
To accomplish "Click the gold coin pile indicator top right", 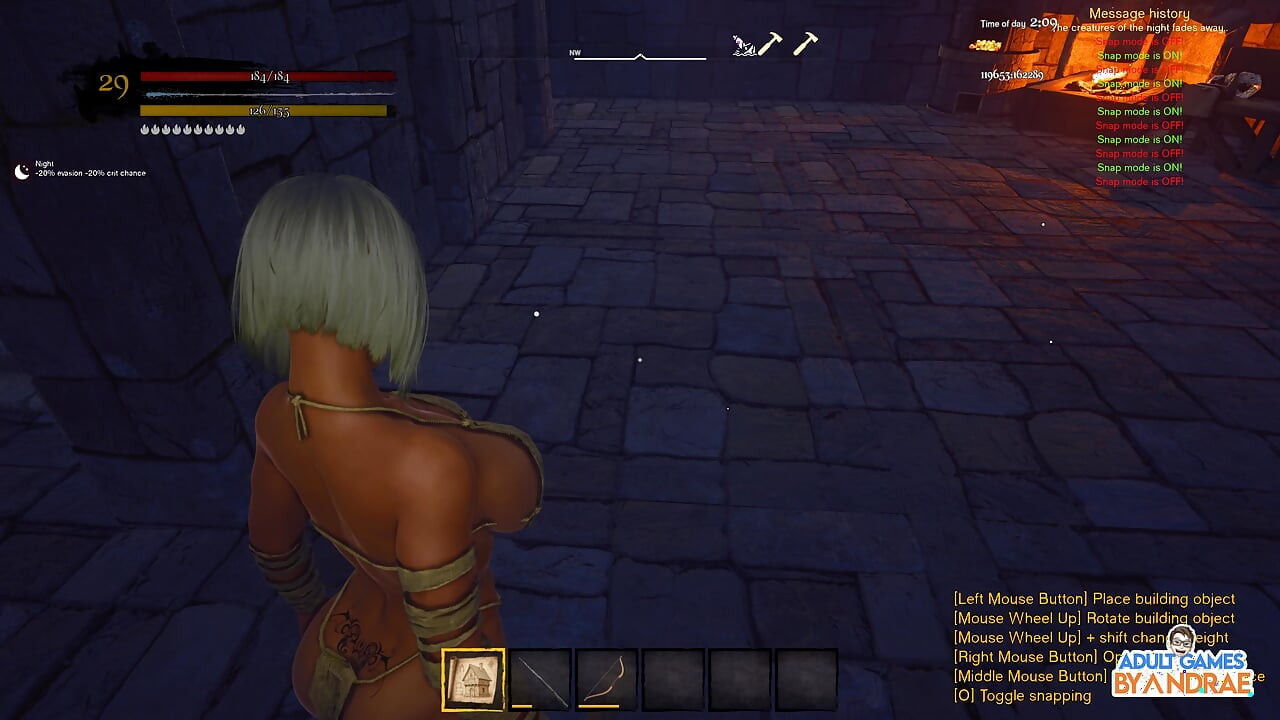I will pos(988,44).
